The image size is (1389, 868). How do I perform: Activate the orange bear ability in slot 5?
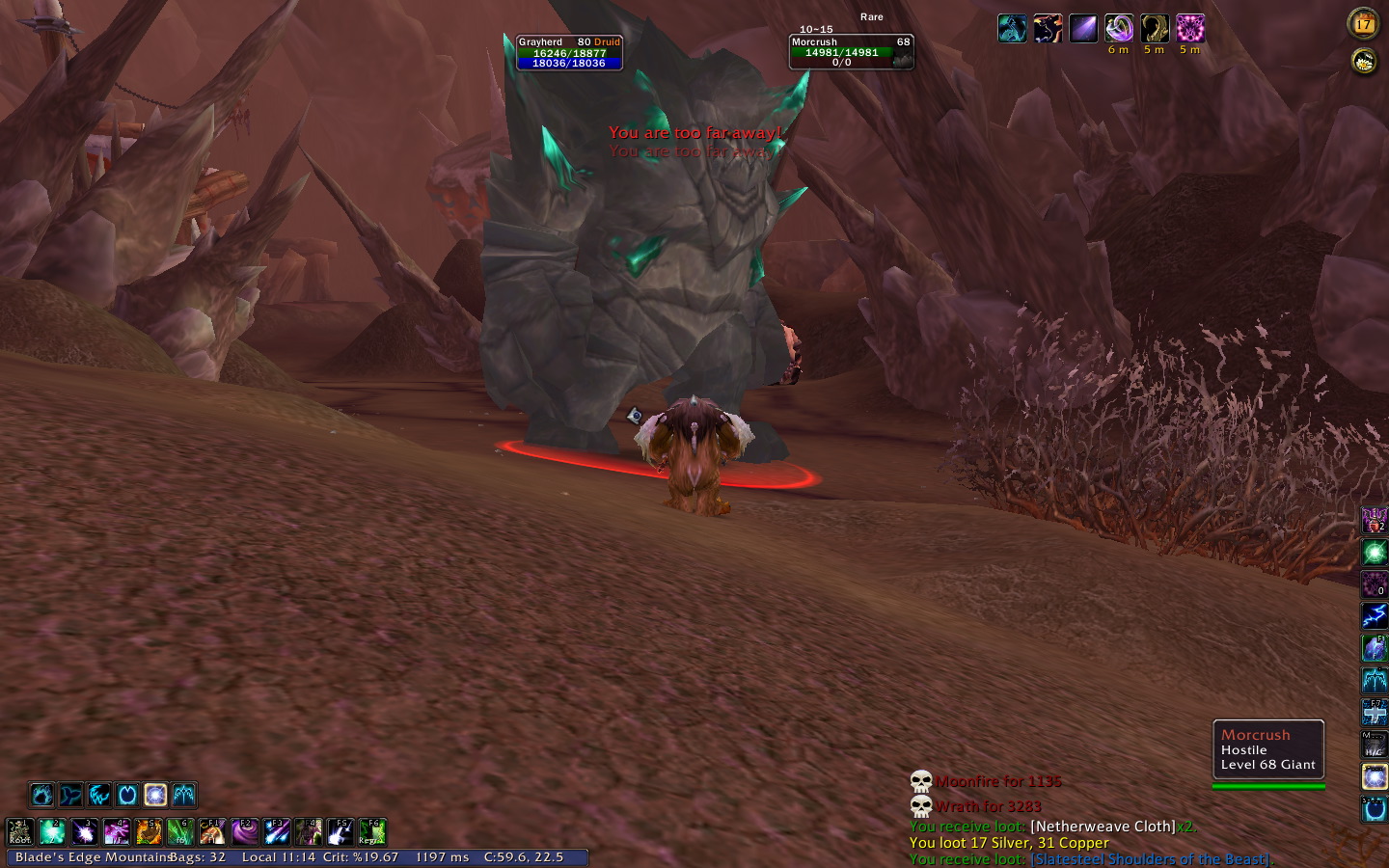[x=149, y=831]
